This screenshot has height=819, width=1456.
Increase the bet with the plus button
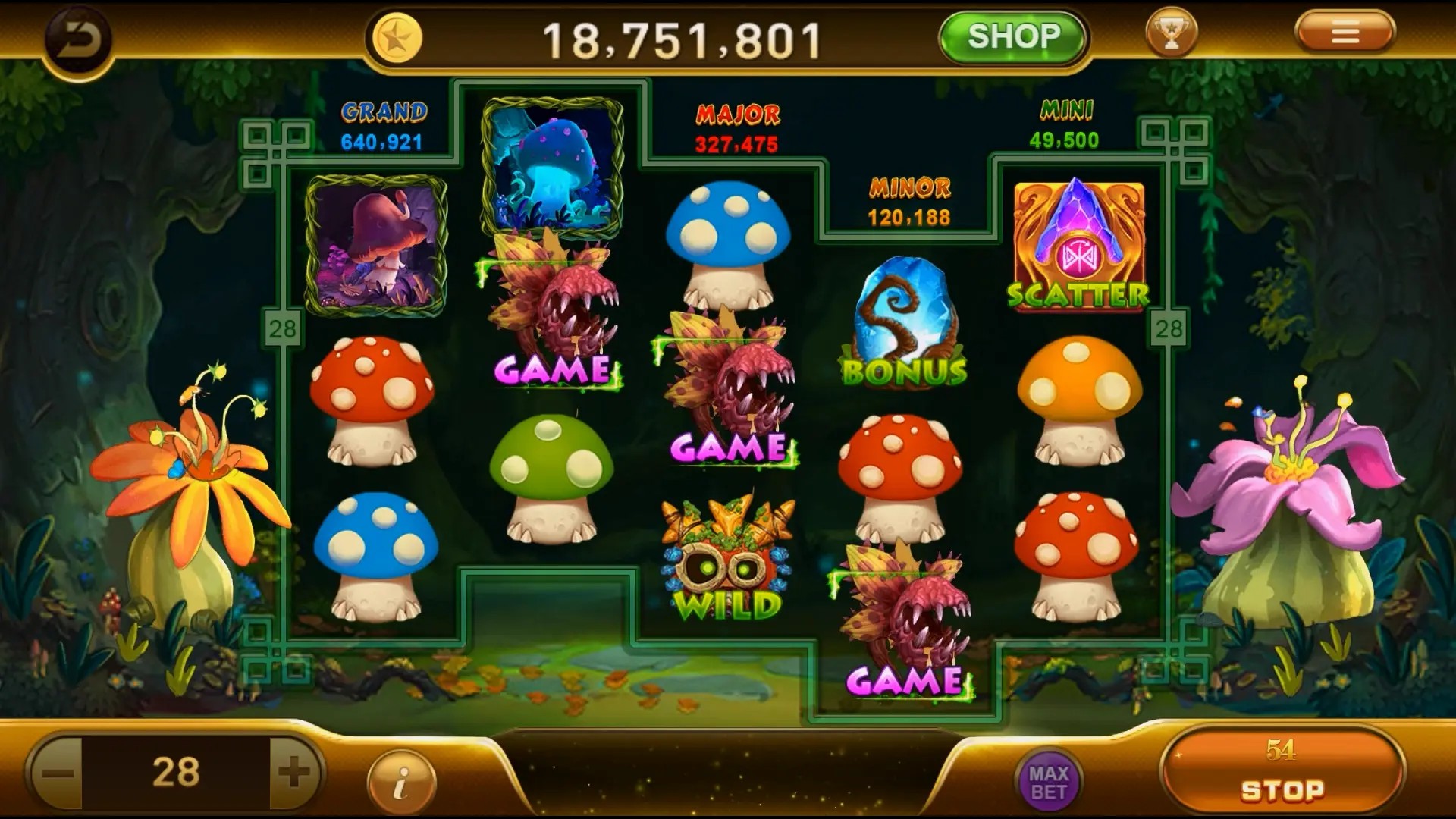pyautogui.click(x=294, y=773)
